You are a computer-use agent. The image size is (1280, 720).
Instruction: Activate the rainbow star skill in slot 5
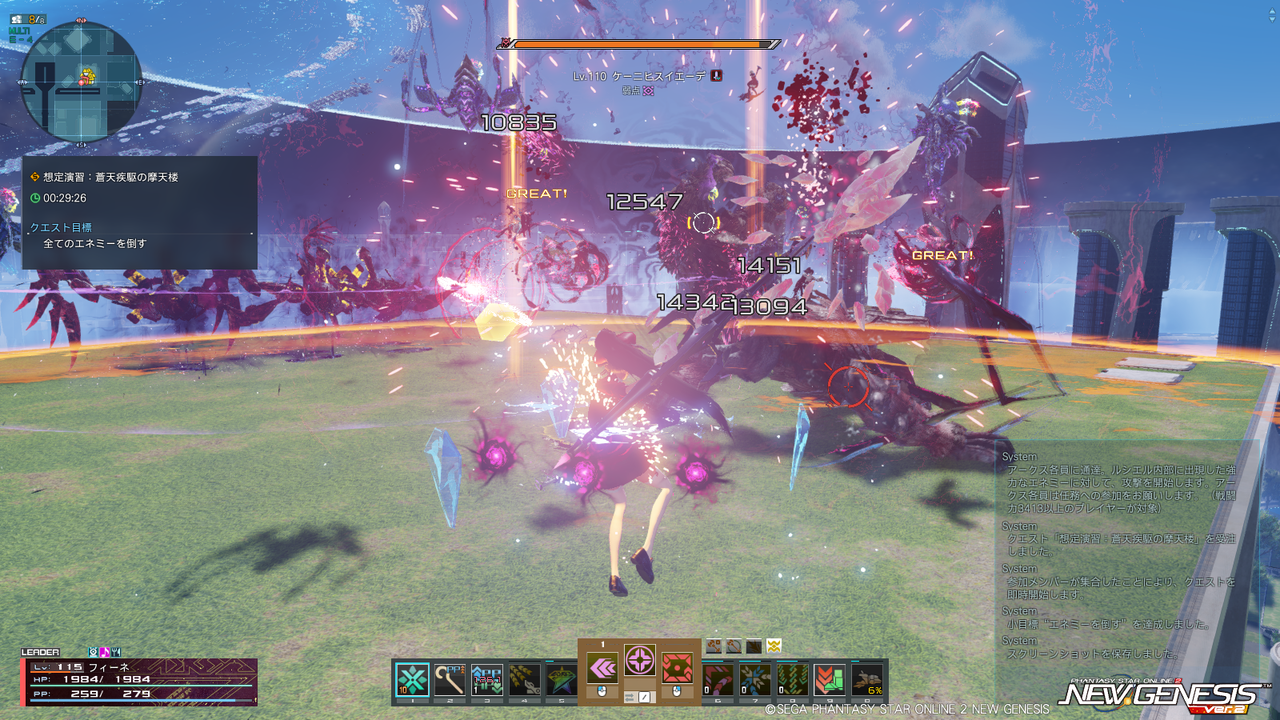pos(559,679)
